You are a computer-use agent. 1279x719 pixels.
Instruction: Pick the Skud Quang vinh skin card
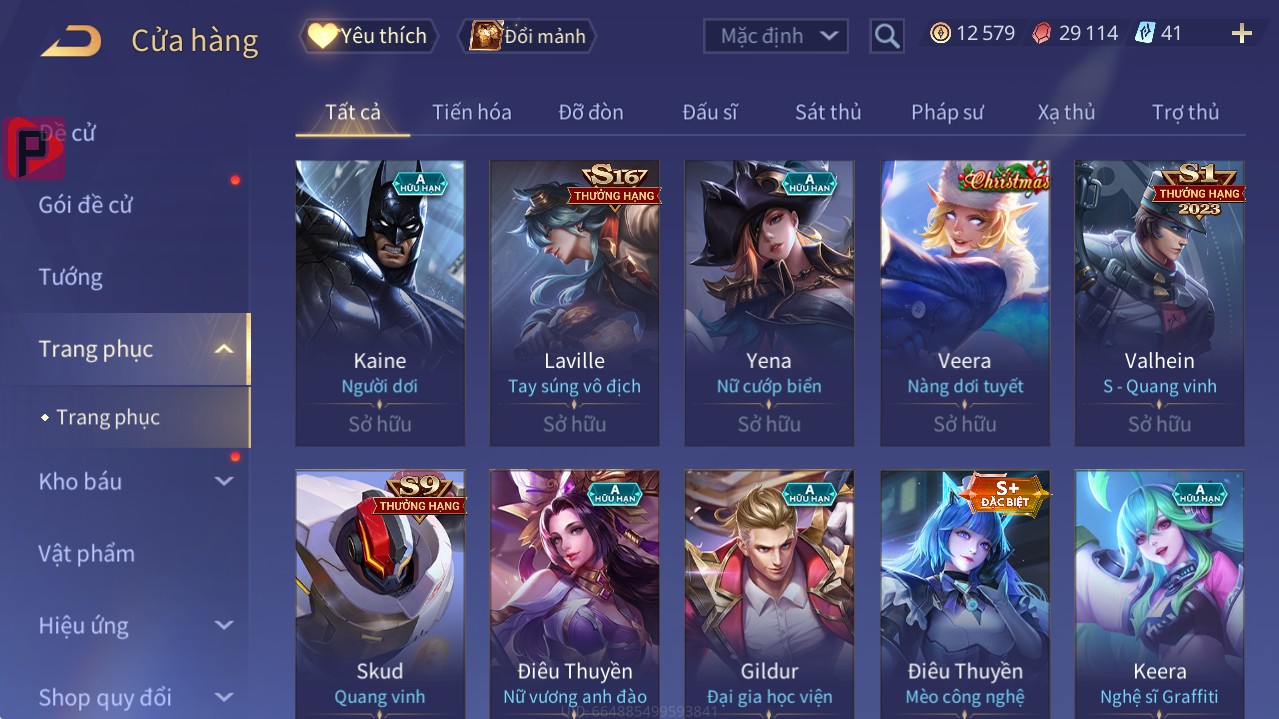coord(380,592)
